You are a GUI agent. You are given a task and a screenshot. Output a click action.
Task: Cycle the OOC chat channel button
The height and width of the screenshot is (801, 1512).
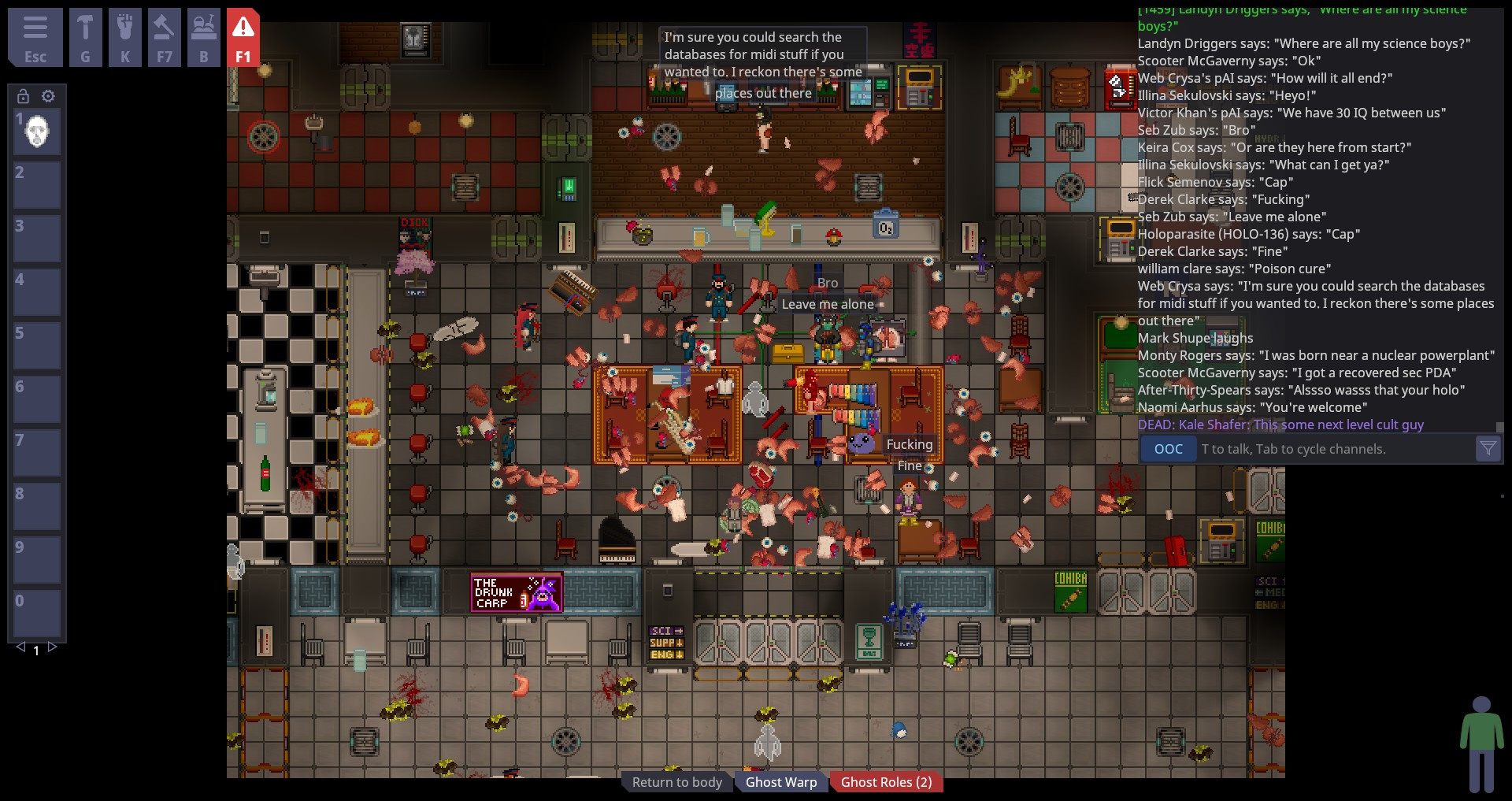tap(1168, 449)
